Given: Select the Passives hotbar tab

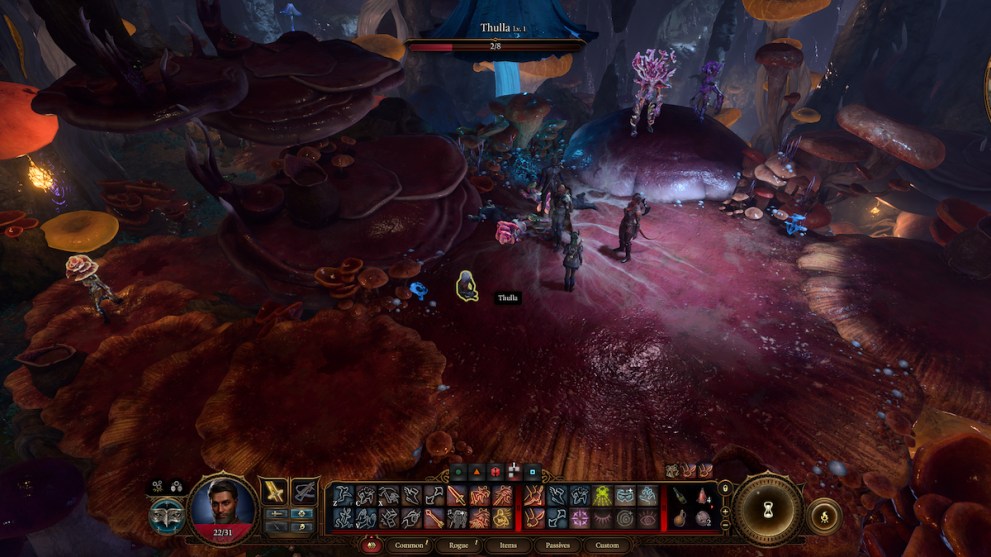Looking at the screenshot, I should 556,546.
